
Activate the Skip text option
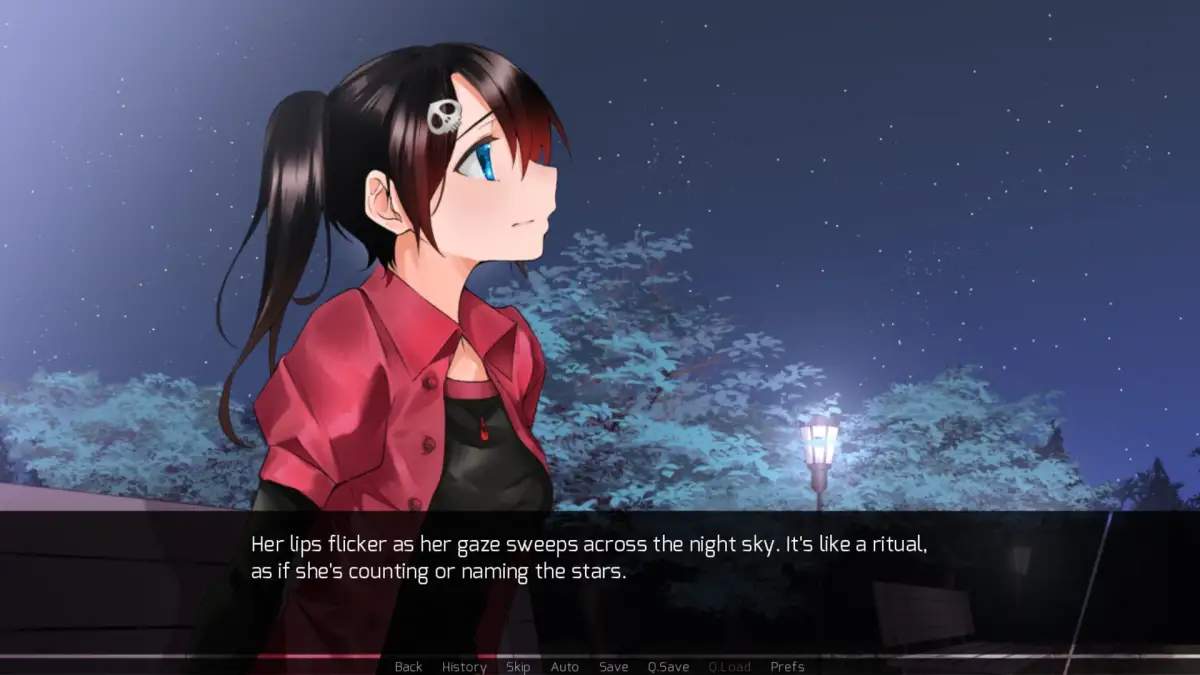pyautogui.click(x=518, y=667)
